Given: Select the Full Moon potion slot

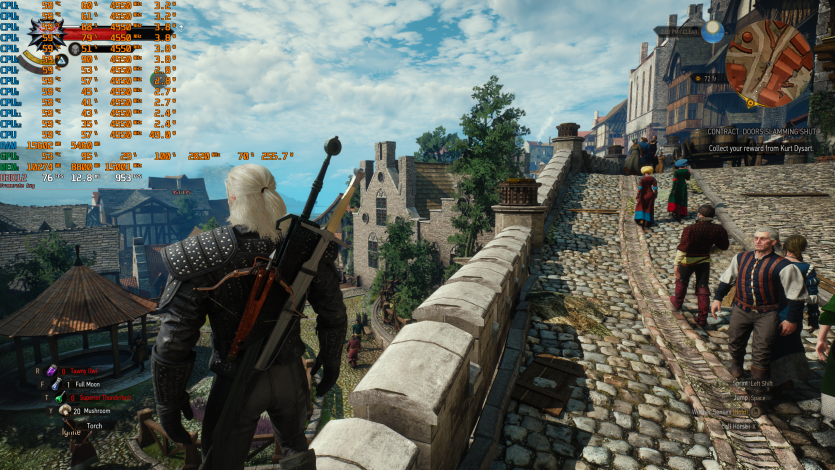Looking at the screenshot, I should [54, 384].
